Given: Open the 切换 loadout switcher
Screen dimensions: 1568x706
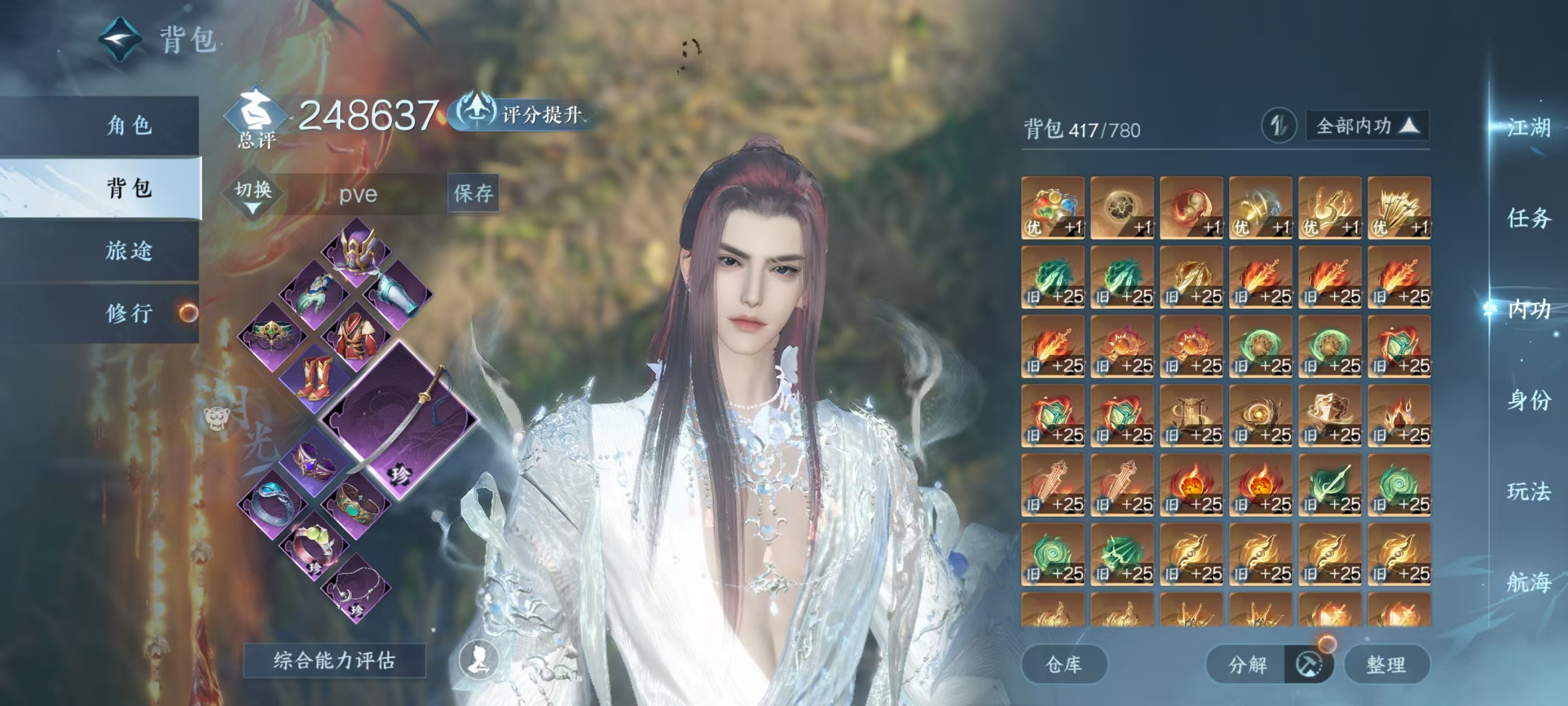Looking at the screenshot, I should pos(253,194).
